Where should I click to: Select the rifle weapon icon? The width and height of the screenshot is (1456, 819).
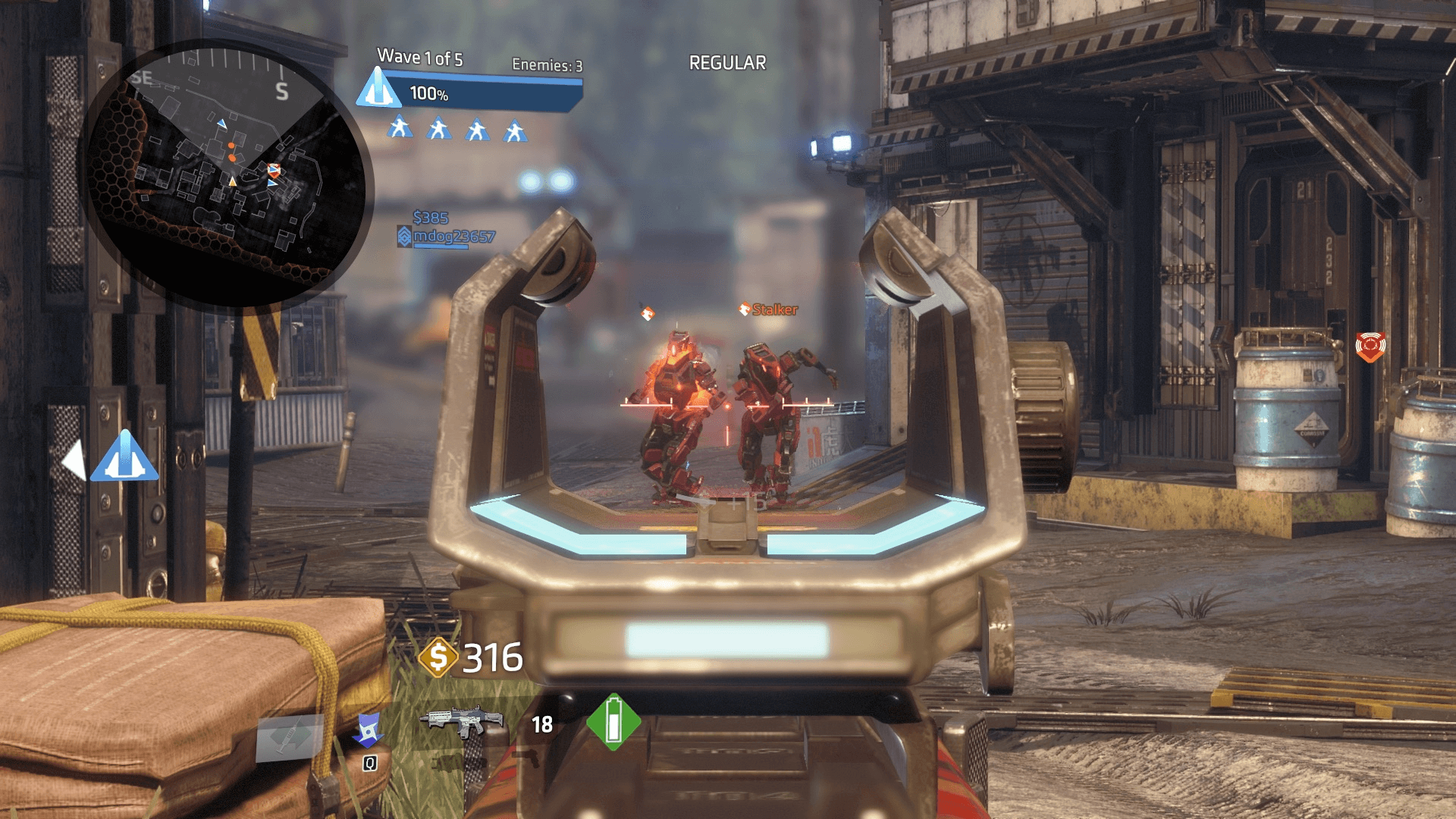(x=465, y=721)
